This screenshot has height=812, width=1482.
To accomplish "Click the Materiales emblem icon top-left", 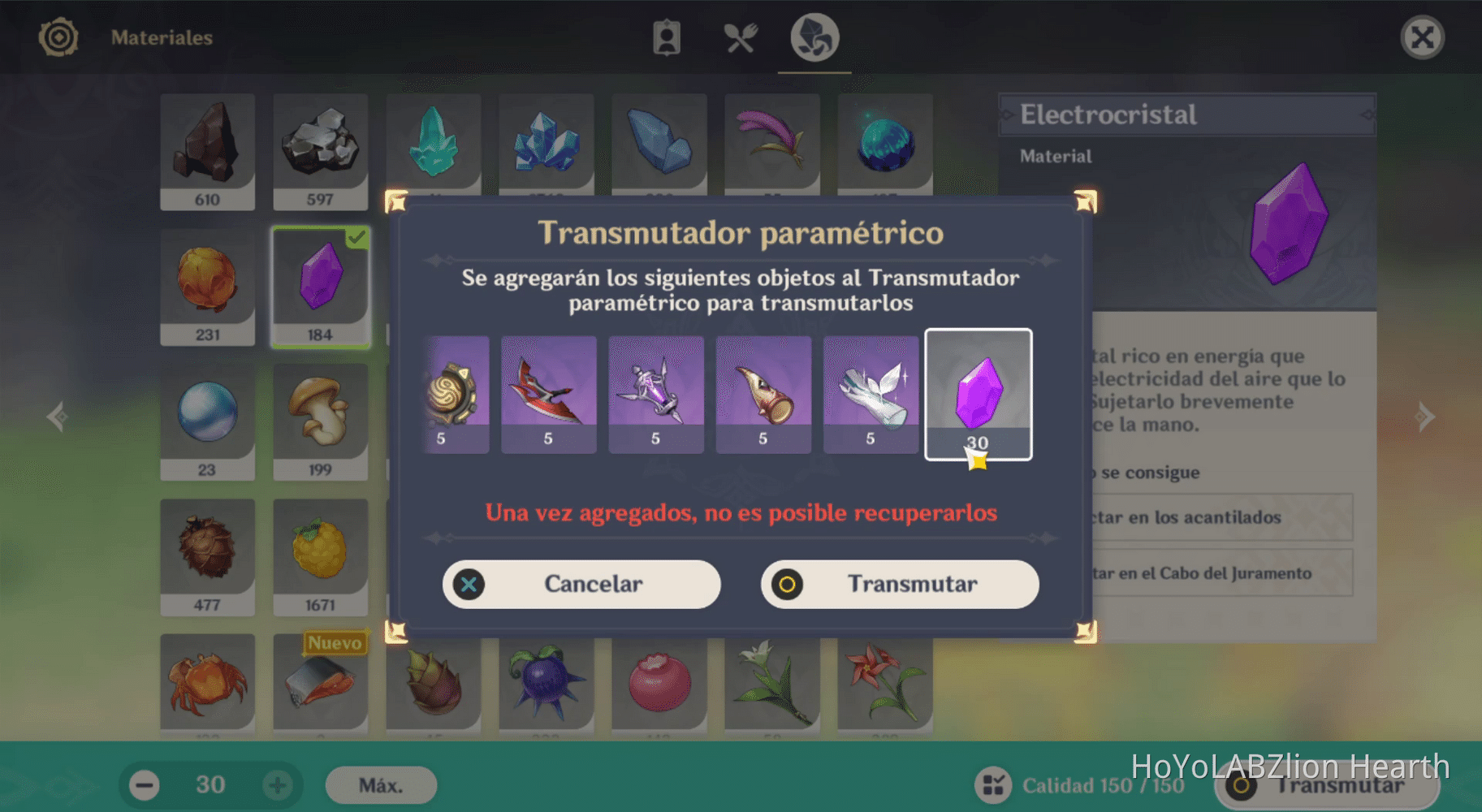I will pyautogui.click(x=58, y=36).
